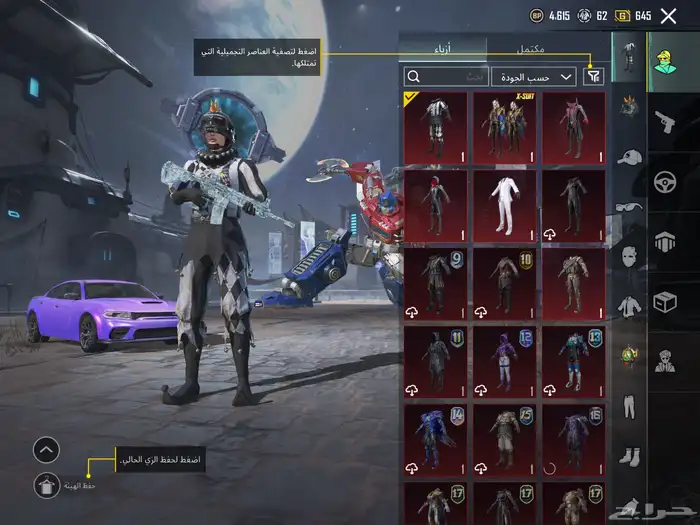The height and width of the screenshot is (525, 700).
Task: Open the headgear cap category
Action: coord(628,157)
